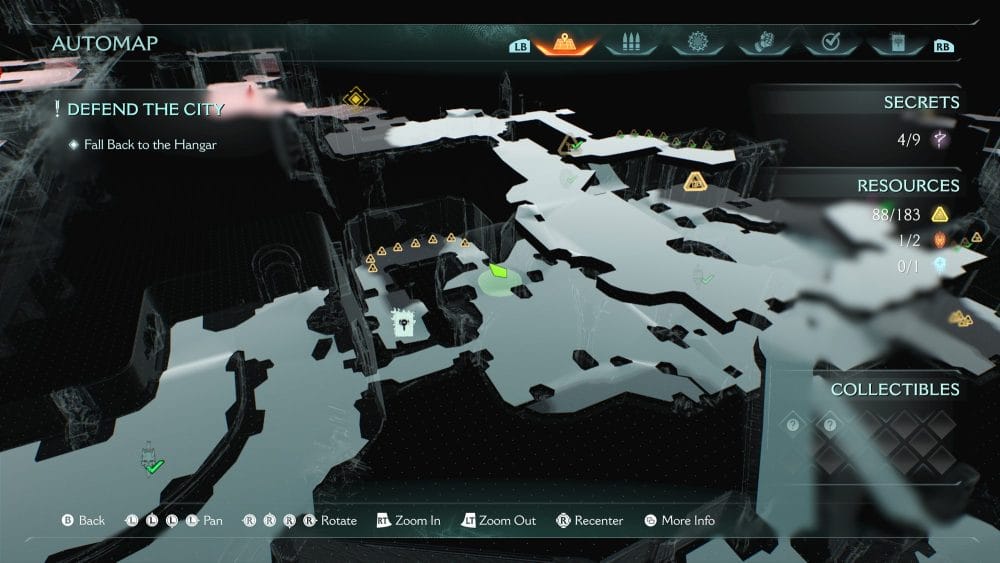Select the yellow gold resource icon
The width and height of the screenshot is (1000, 563).
940,213
